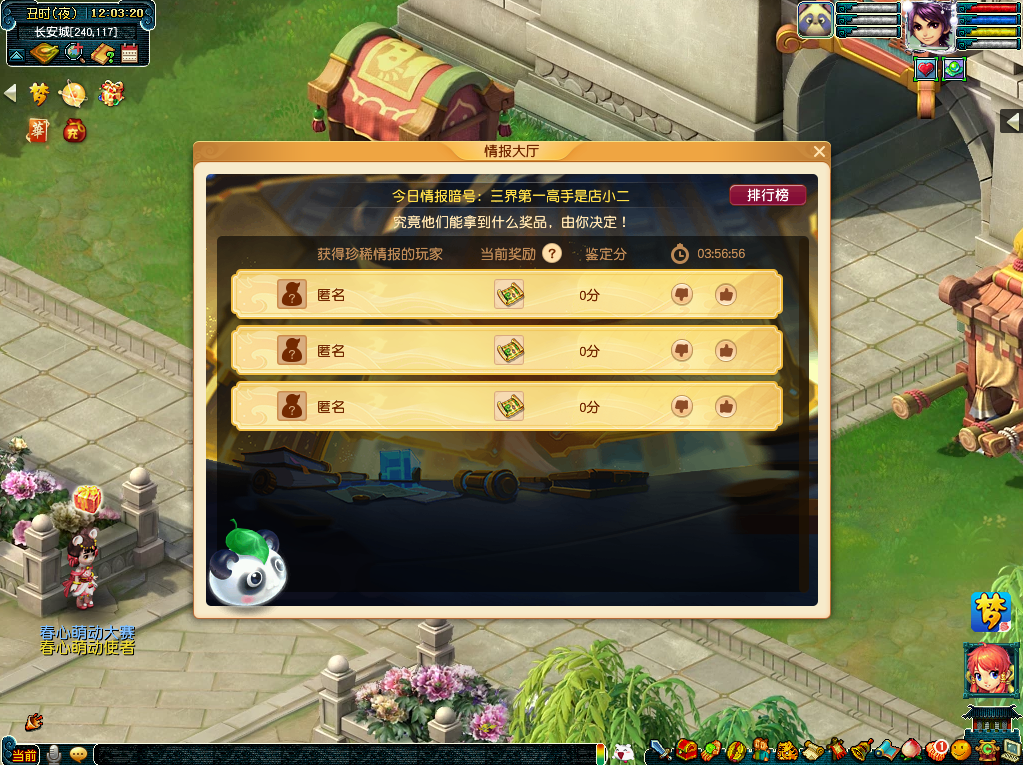Click the red 華 scroll icon

click(38, 130)
